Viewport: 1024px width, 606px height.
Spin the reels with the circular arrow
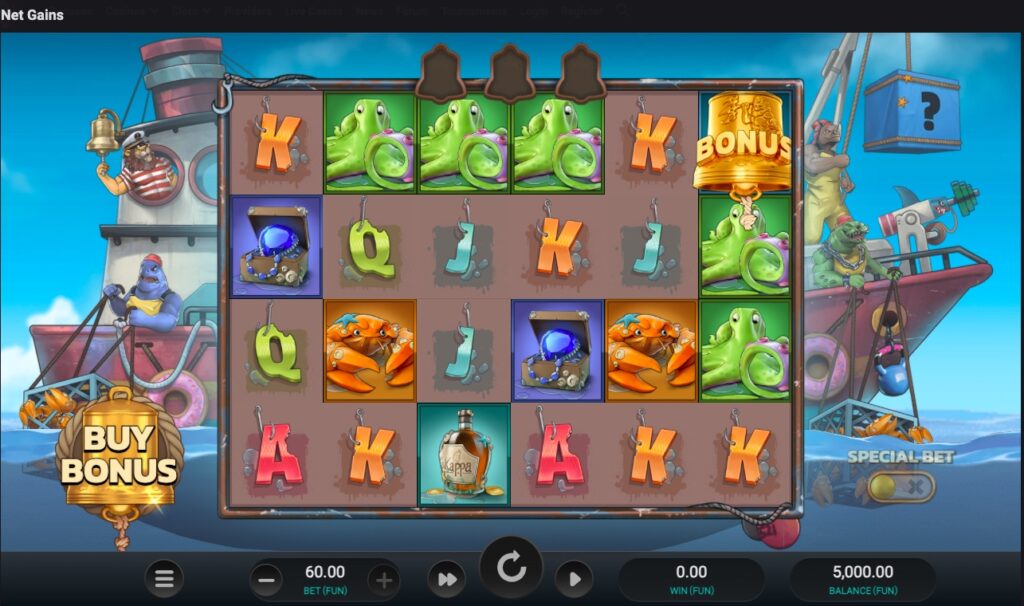point(511,569)
